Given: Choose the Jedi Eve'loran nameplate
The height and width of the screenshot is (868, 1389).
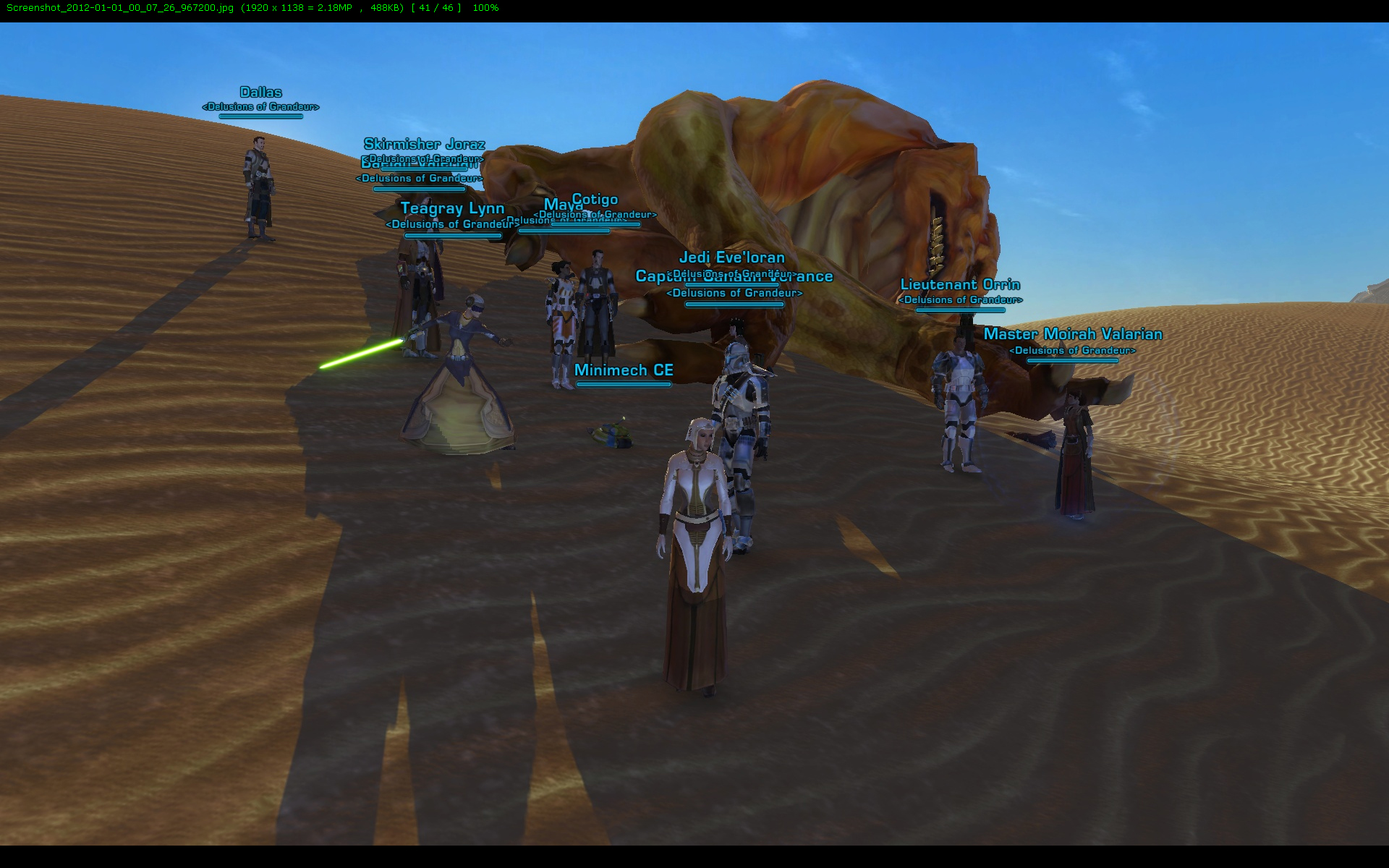Looking at the screenshot, I should tap(731, 258).
